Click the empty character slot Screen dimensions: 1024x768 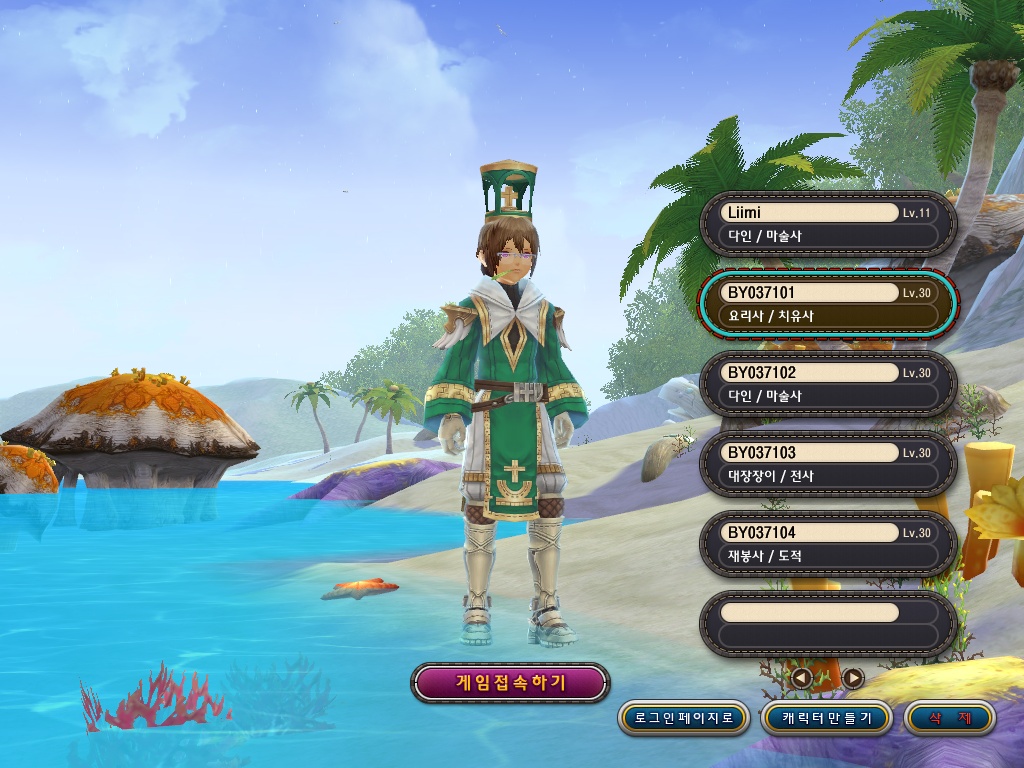click(x=828, y=624)
